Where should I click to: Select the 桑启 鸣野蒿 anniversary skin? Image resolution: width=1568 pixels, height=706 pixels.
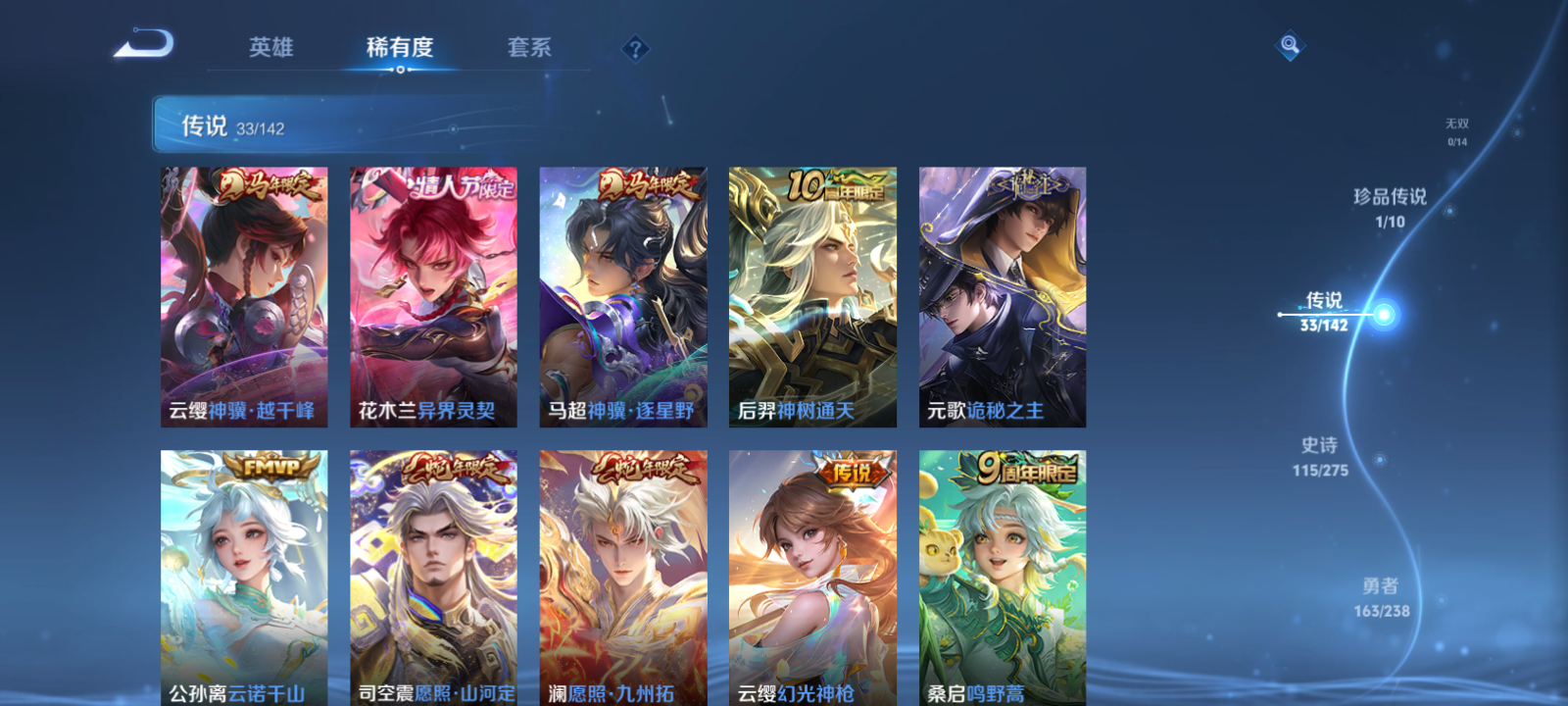tap(1004, 579)
